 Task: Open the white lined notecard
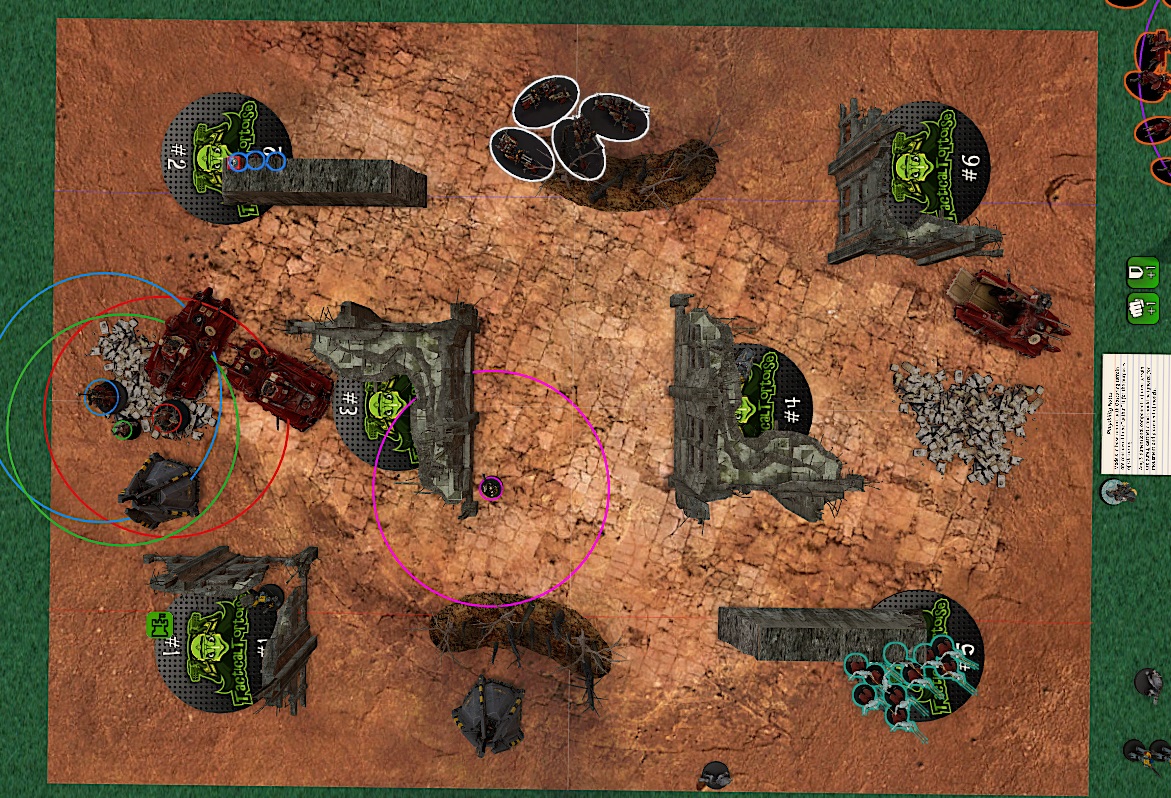1136,412
